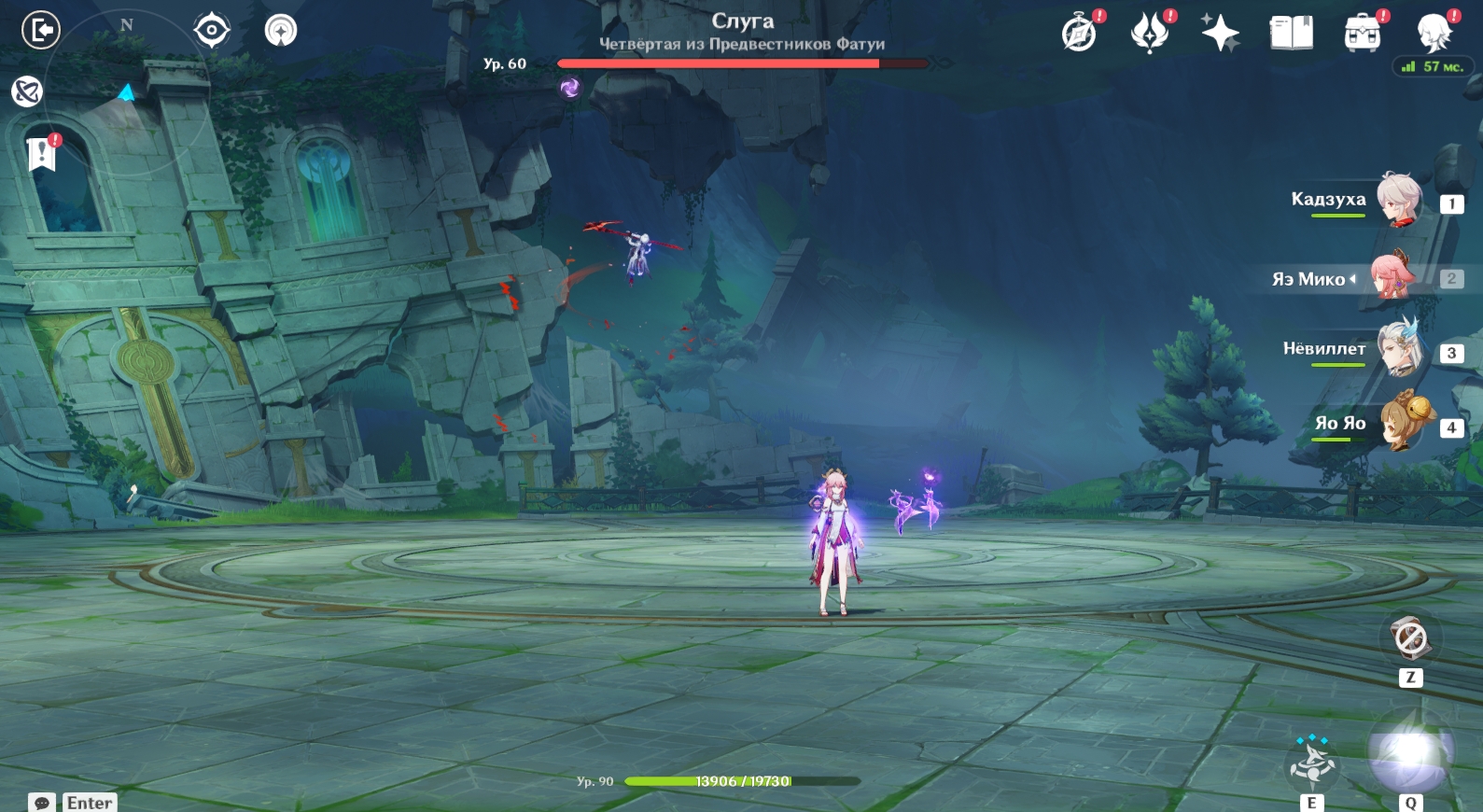Switch to party member Нёвиллет

click(1397, 349)
